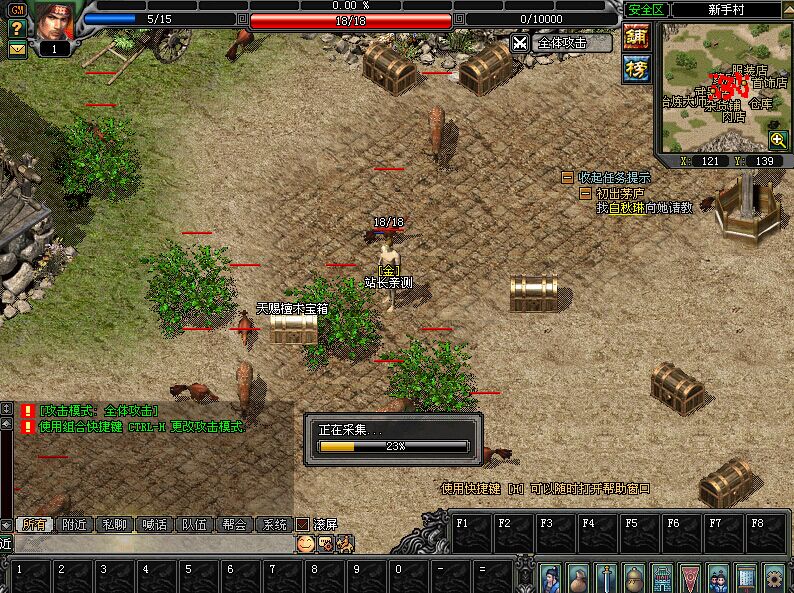Image resolution: width=794 pixels, height=593 pixels.
Task: Open the 榜 ranking button
Action: [x=635, y=69]
